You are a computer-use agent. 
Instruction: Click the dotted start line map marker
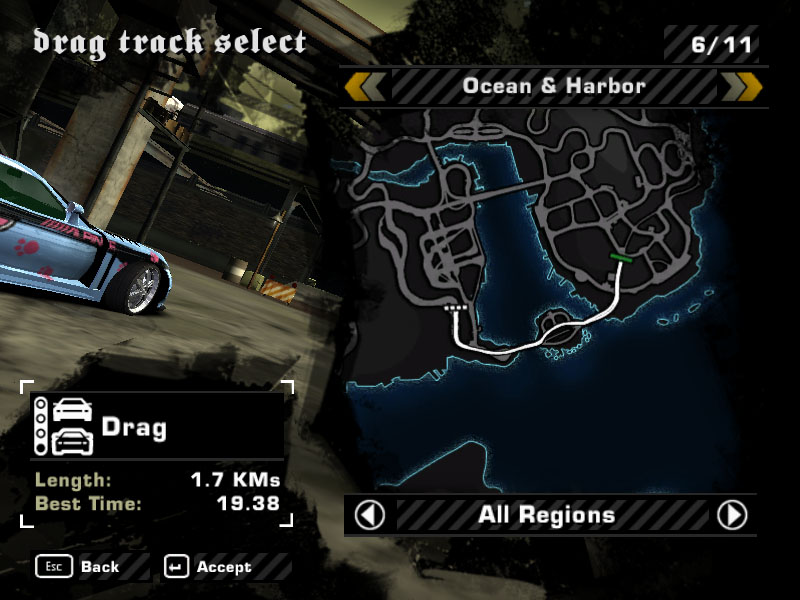click(x=456, y=310)
